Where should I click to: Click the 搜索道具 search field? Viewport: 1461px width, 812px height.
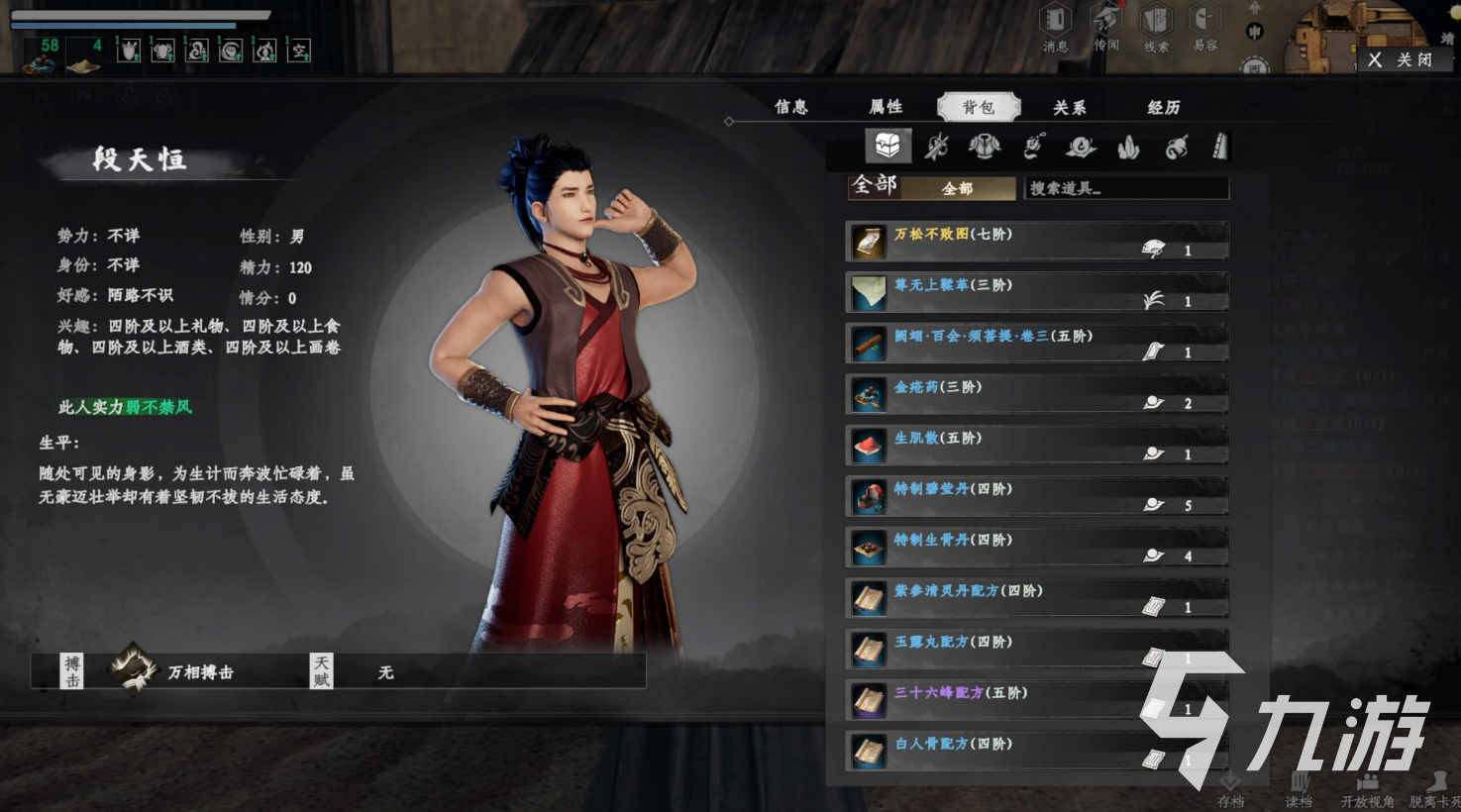1125,188
